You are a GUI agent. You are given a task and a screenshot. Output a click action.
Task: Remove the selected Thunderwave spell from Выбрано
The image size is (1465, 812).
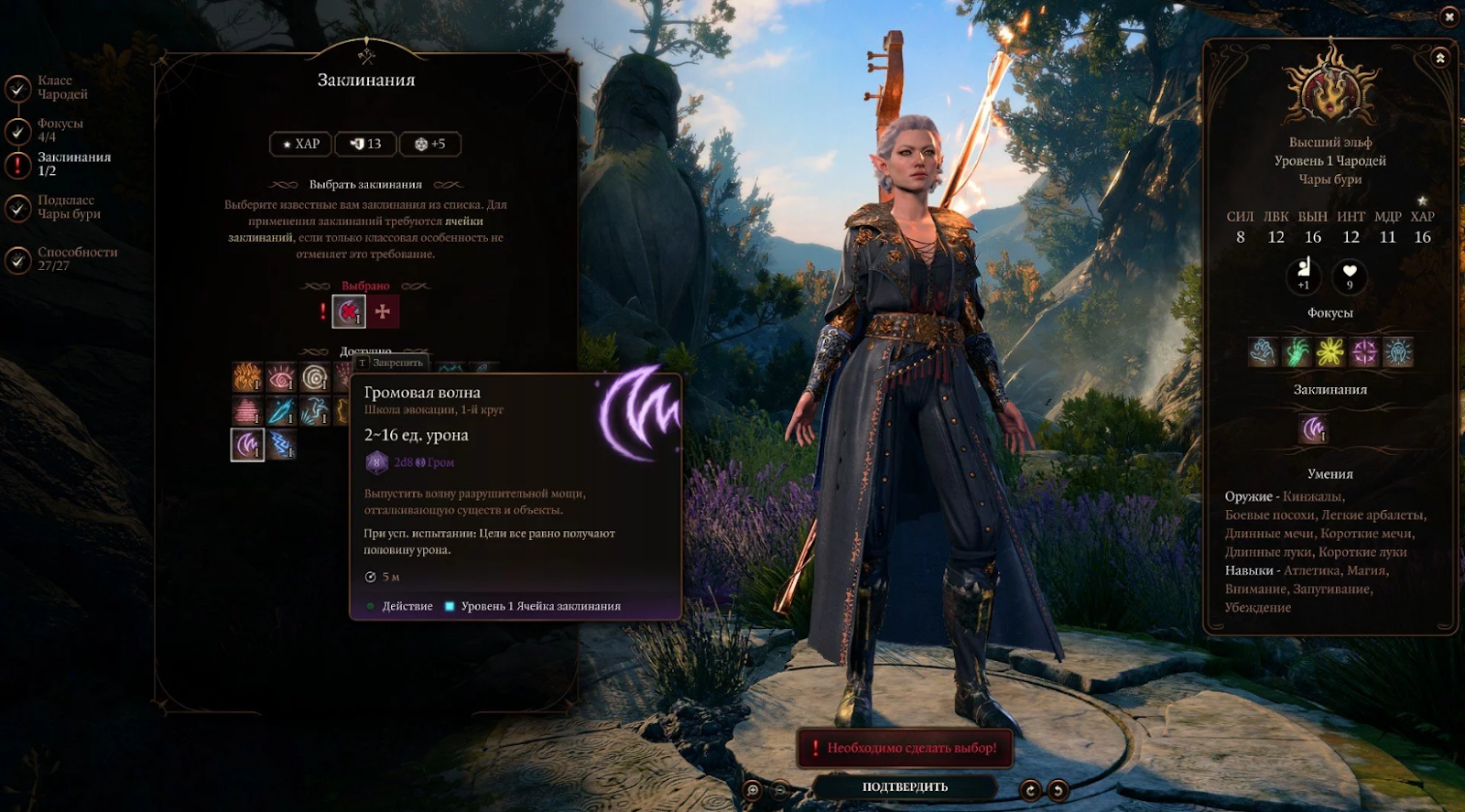point(348,312)
